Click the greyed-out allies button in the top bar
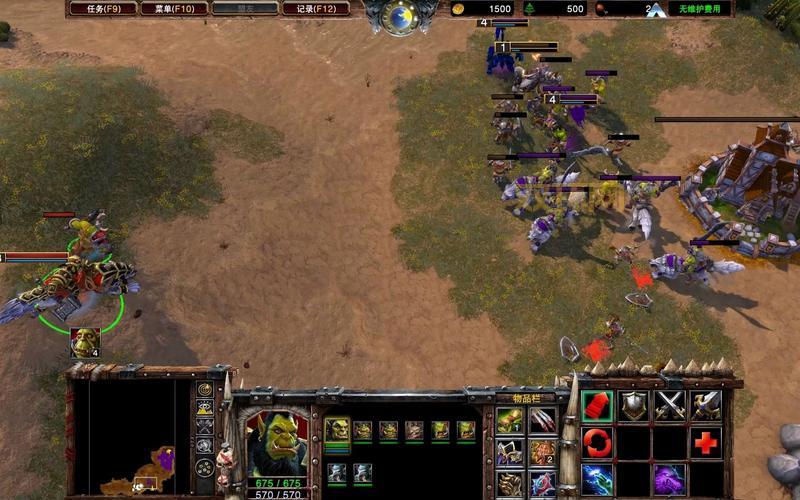 point(245,9)
